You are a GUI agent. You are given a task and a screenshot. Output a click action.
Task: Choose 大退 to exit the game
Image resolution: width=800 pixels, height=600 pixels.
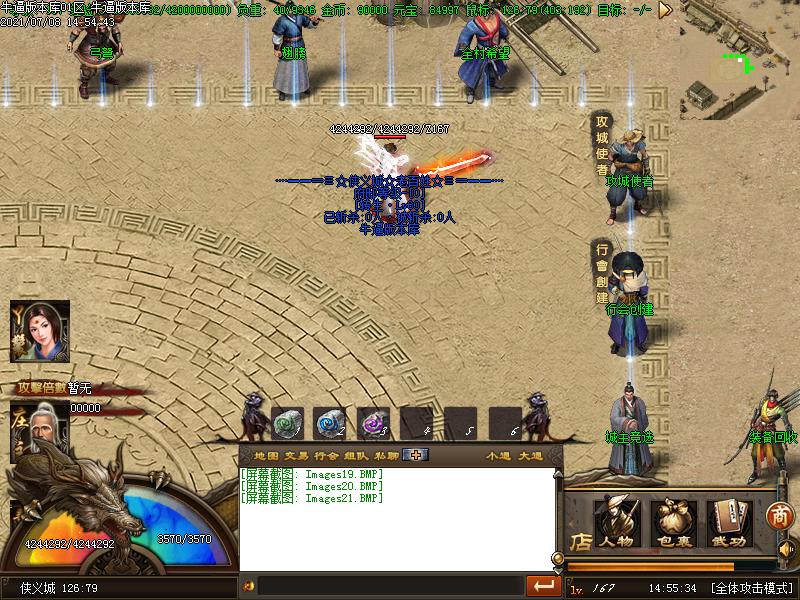(530, 456)
